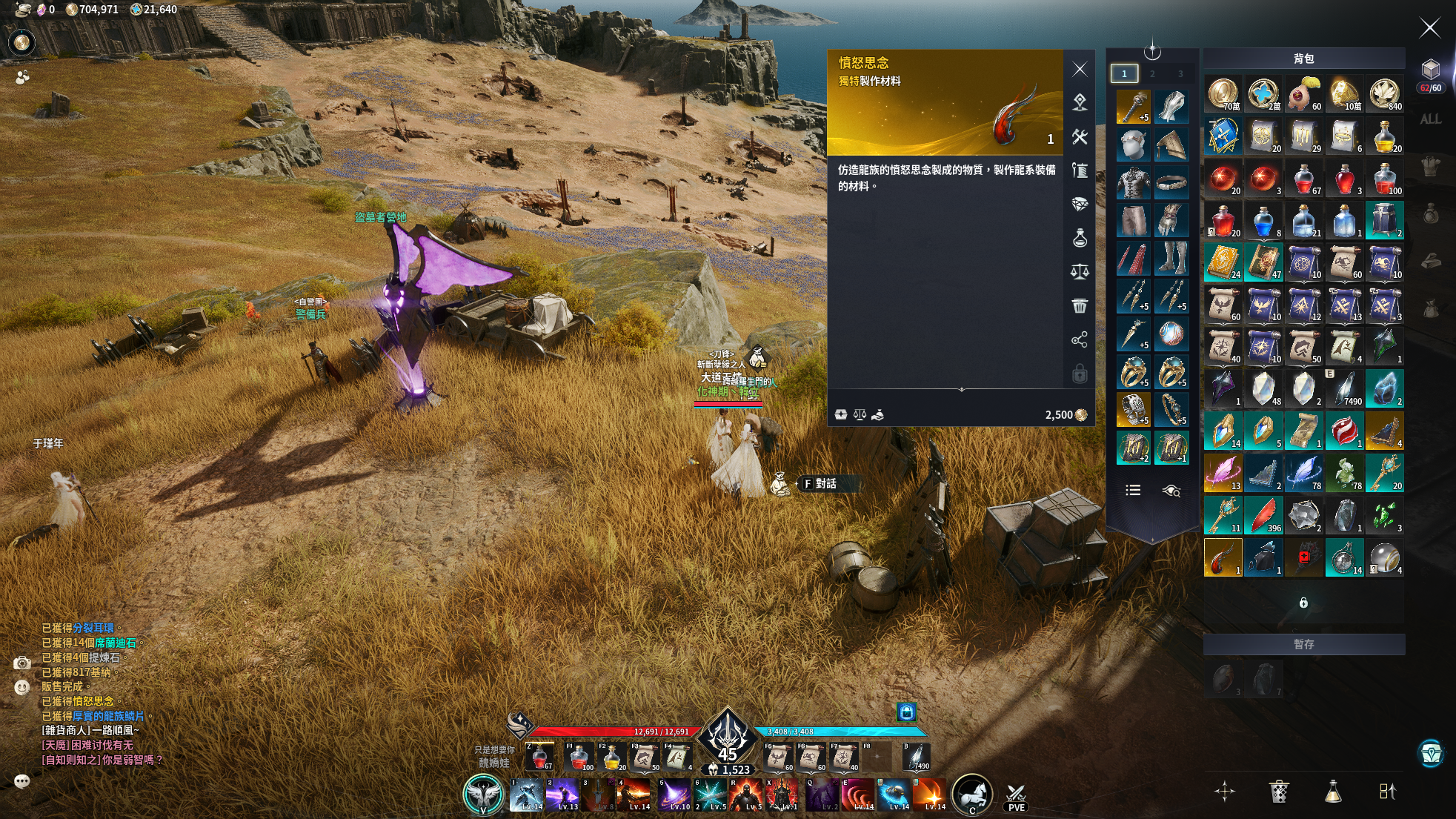Select the red feather stack of 396
The image size is (1456, 819).
(1263, 515)
